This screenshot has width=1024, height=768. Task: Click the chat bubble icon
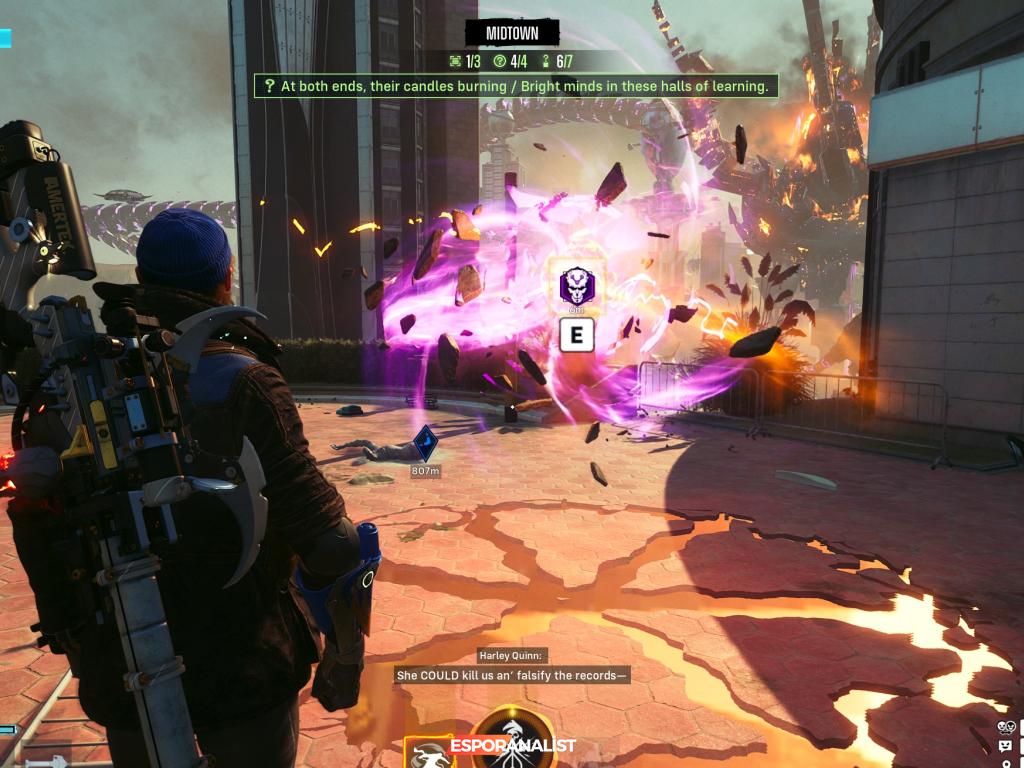[x=1004, y=746]
